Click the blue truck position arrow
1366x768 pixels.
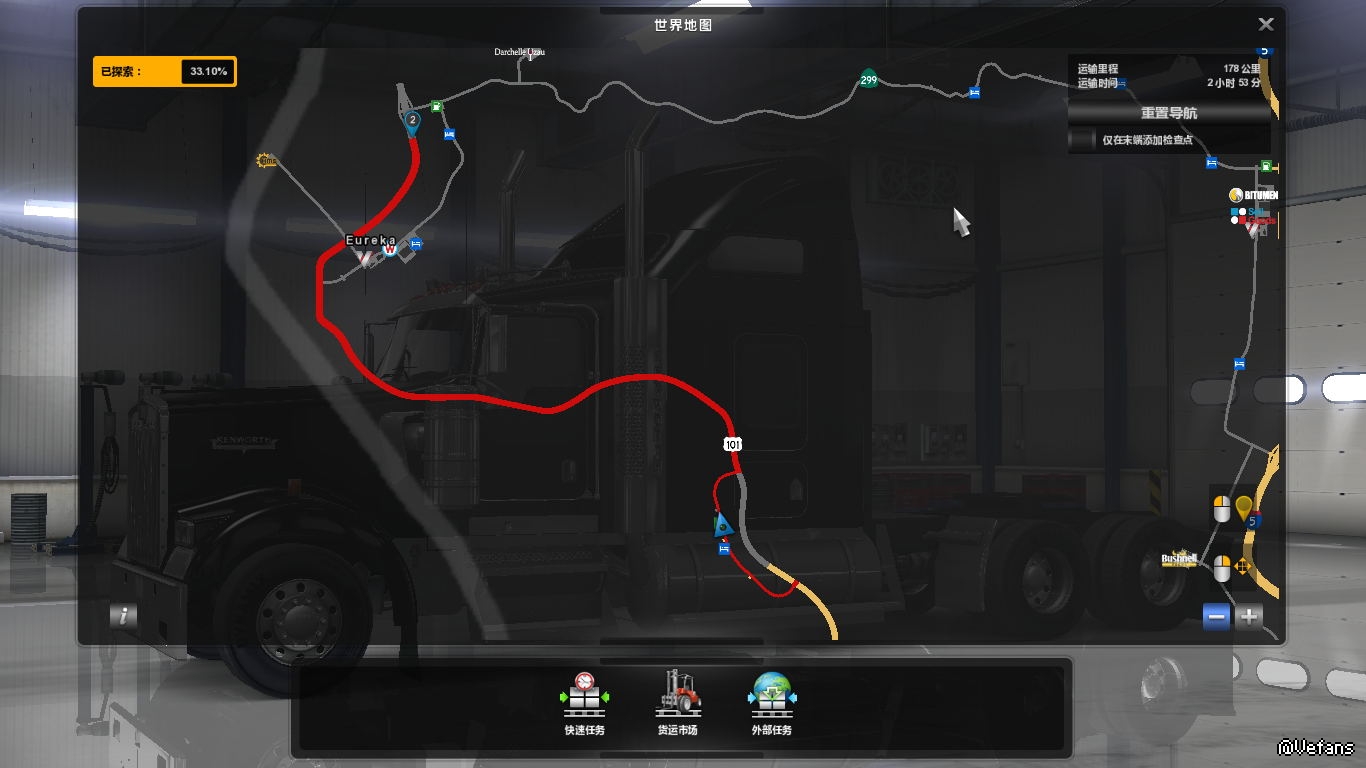coord(722,524)
